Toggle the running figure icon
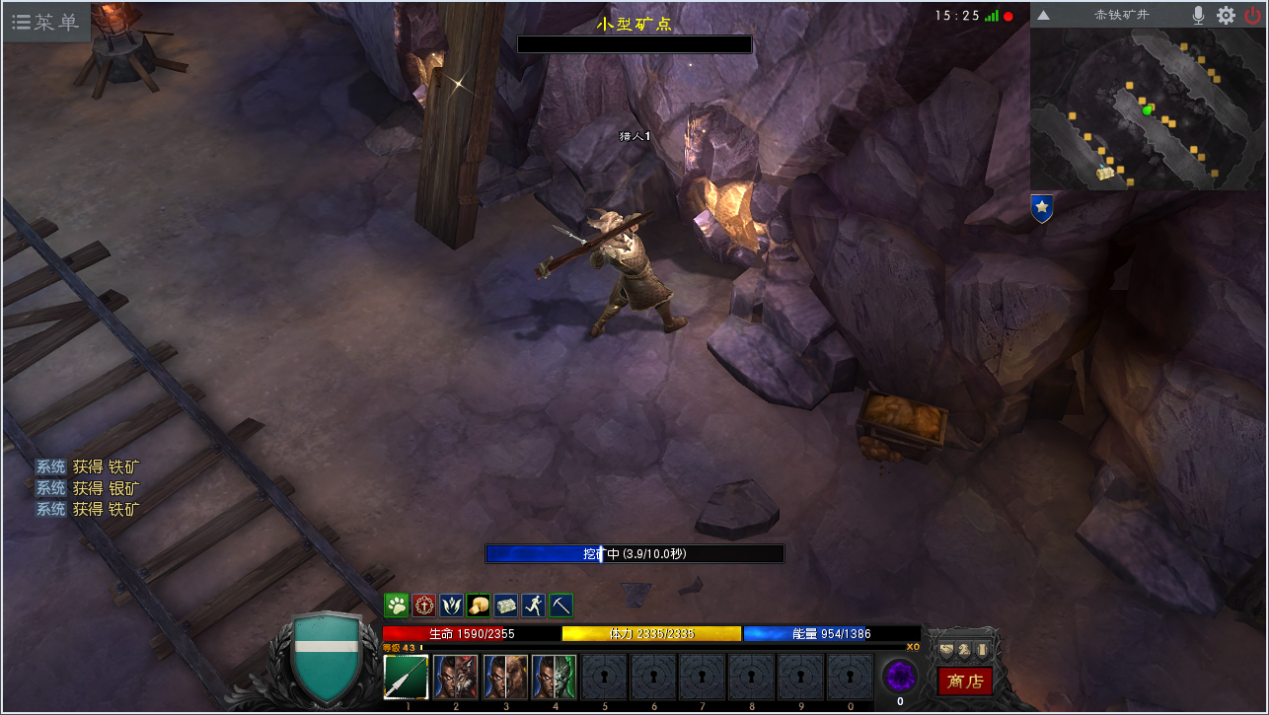 click(533, 605)
